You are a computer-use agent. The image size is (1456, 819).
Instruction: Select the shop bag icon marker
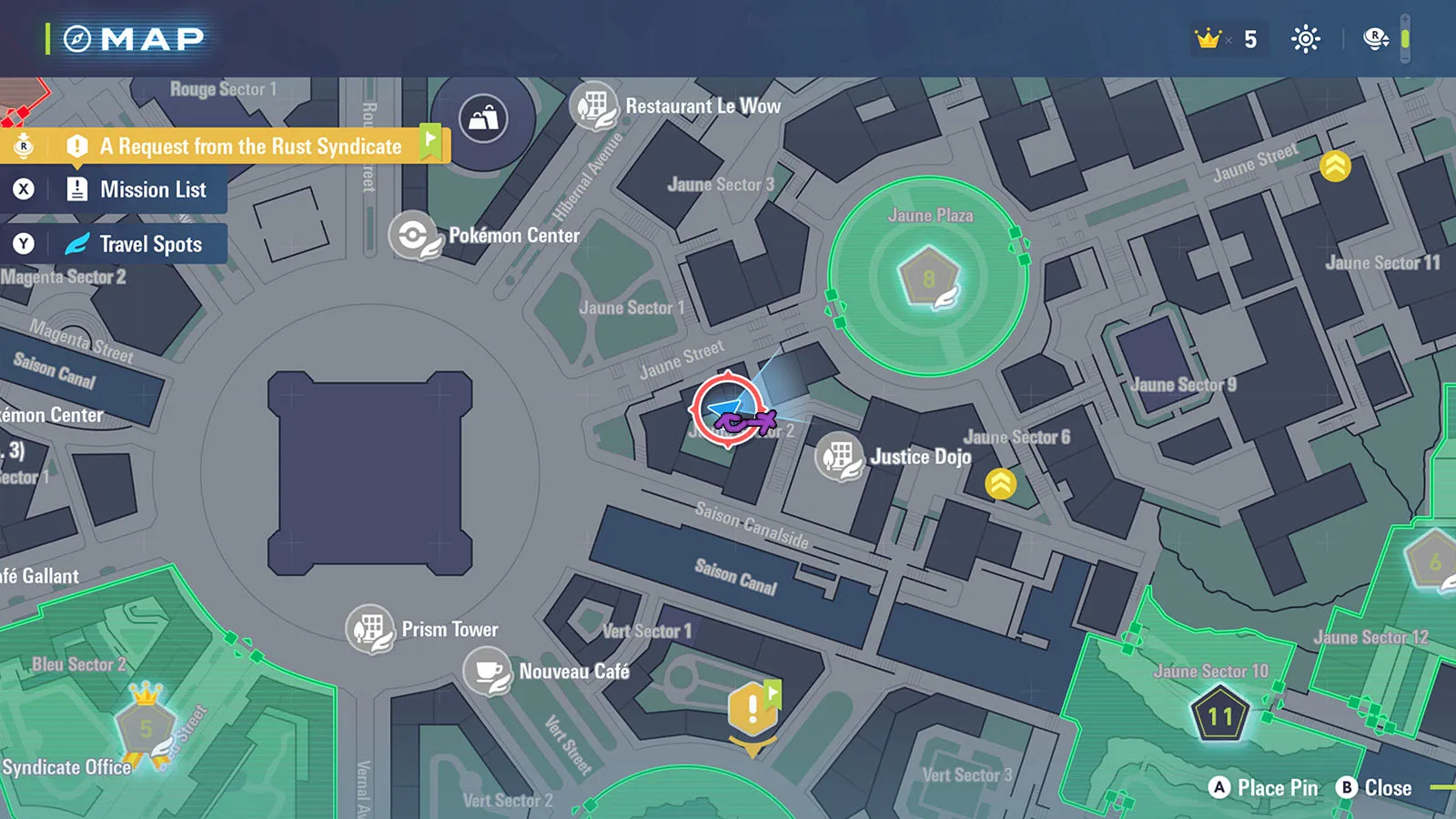pyautogui.click(x=483, y=118)
